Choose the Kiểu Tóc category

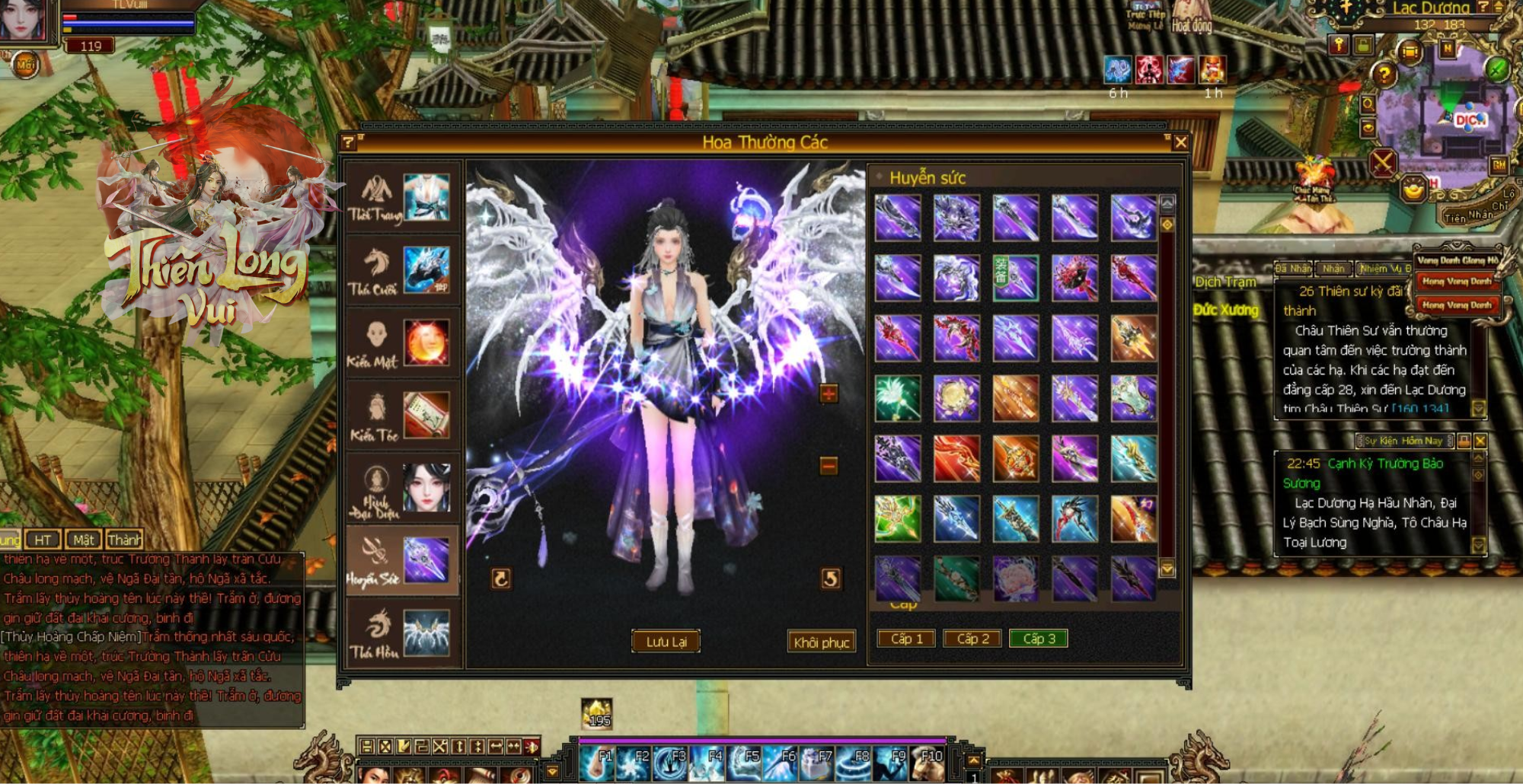[x=401, y=416]
